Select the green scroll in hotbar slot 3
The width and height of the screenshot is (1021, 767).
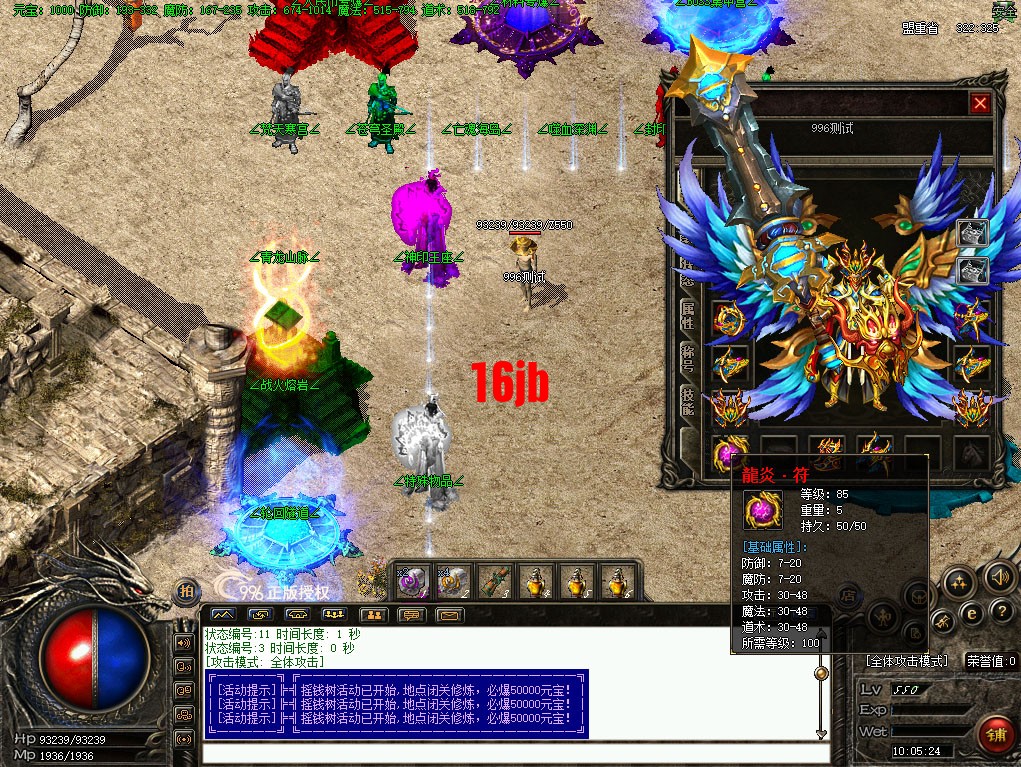point(493,580)
